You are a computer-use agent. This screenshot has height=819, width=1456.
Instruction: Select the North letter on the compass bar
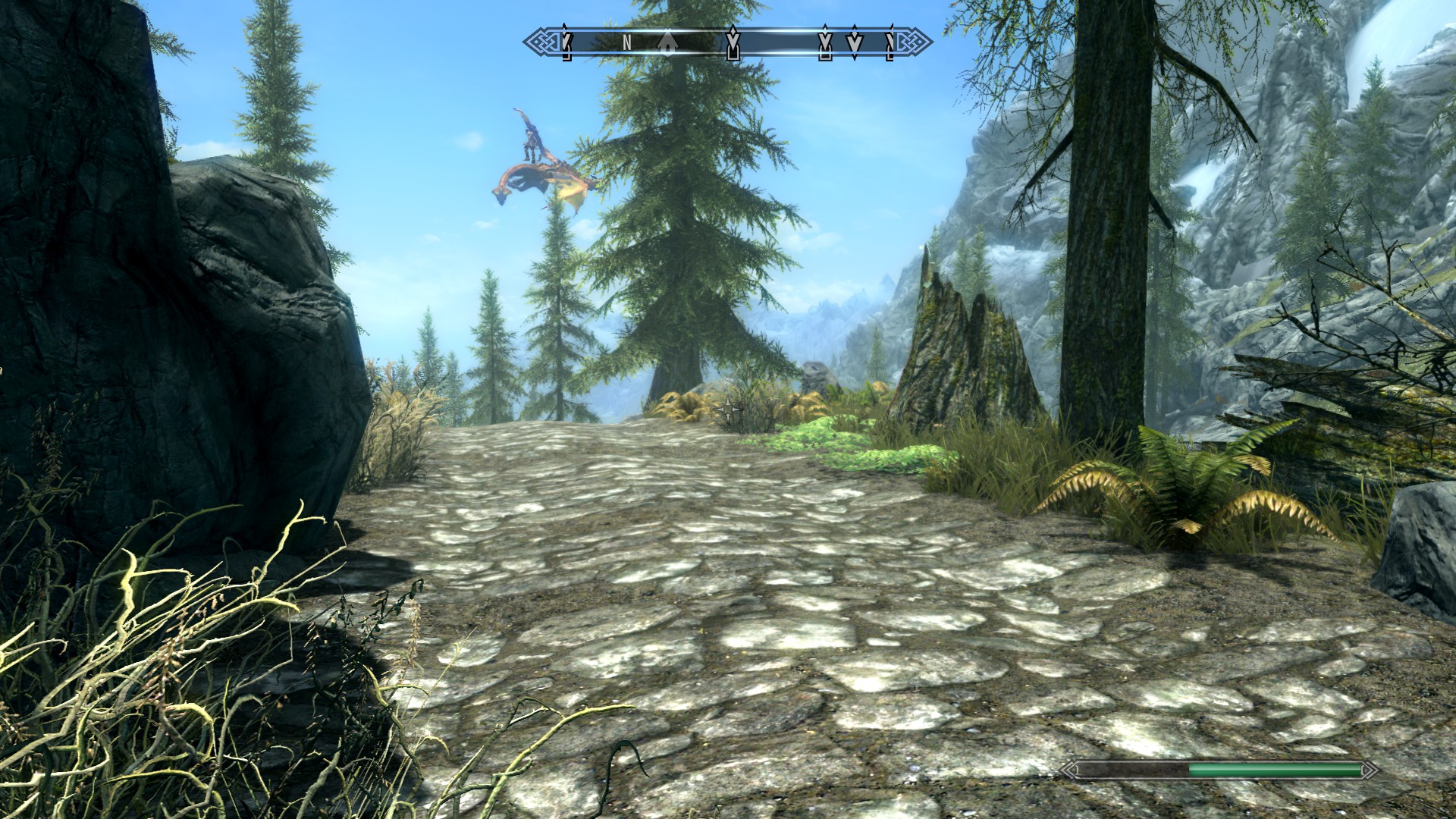point(627,43)
